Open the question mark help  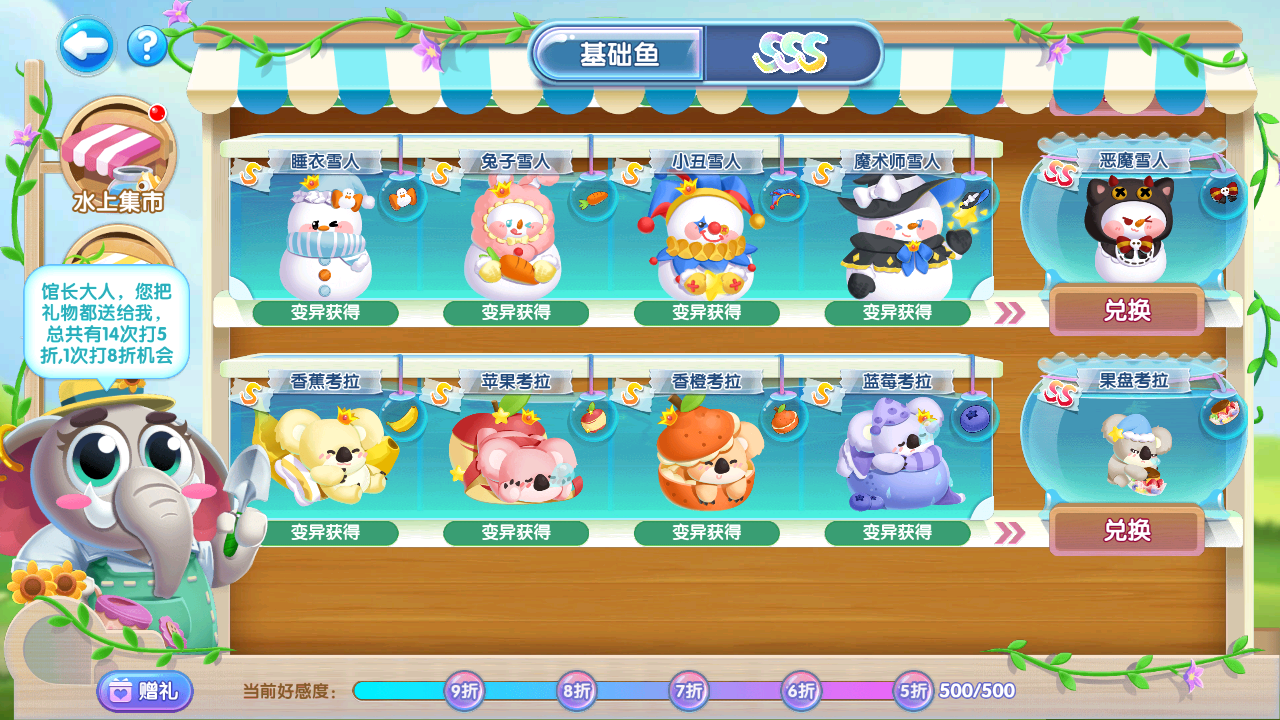pyautogui.click(x=147, y=45)
